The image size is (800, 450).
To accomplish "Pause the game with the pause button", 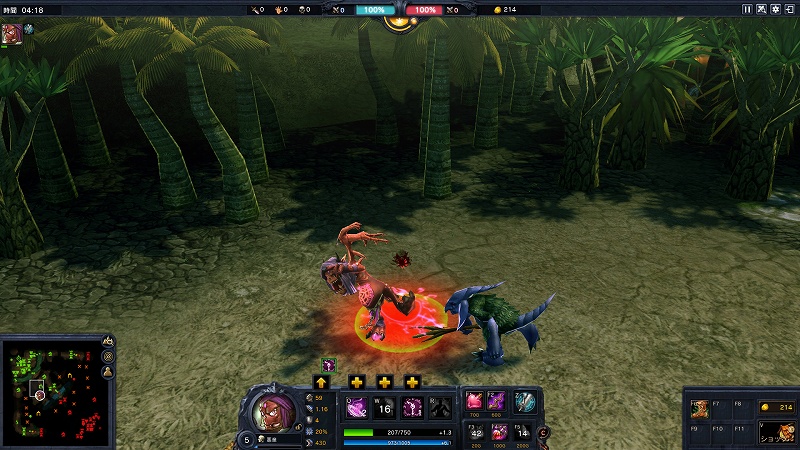I will click(747, 9).
